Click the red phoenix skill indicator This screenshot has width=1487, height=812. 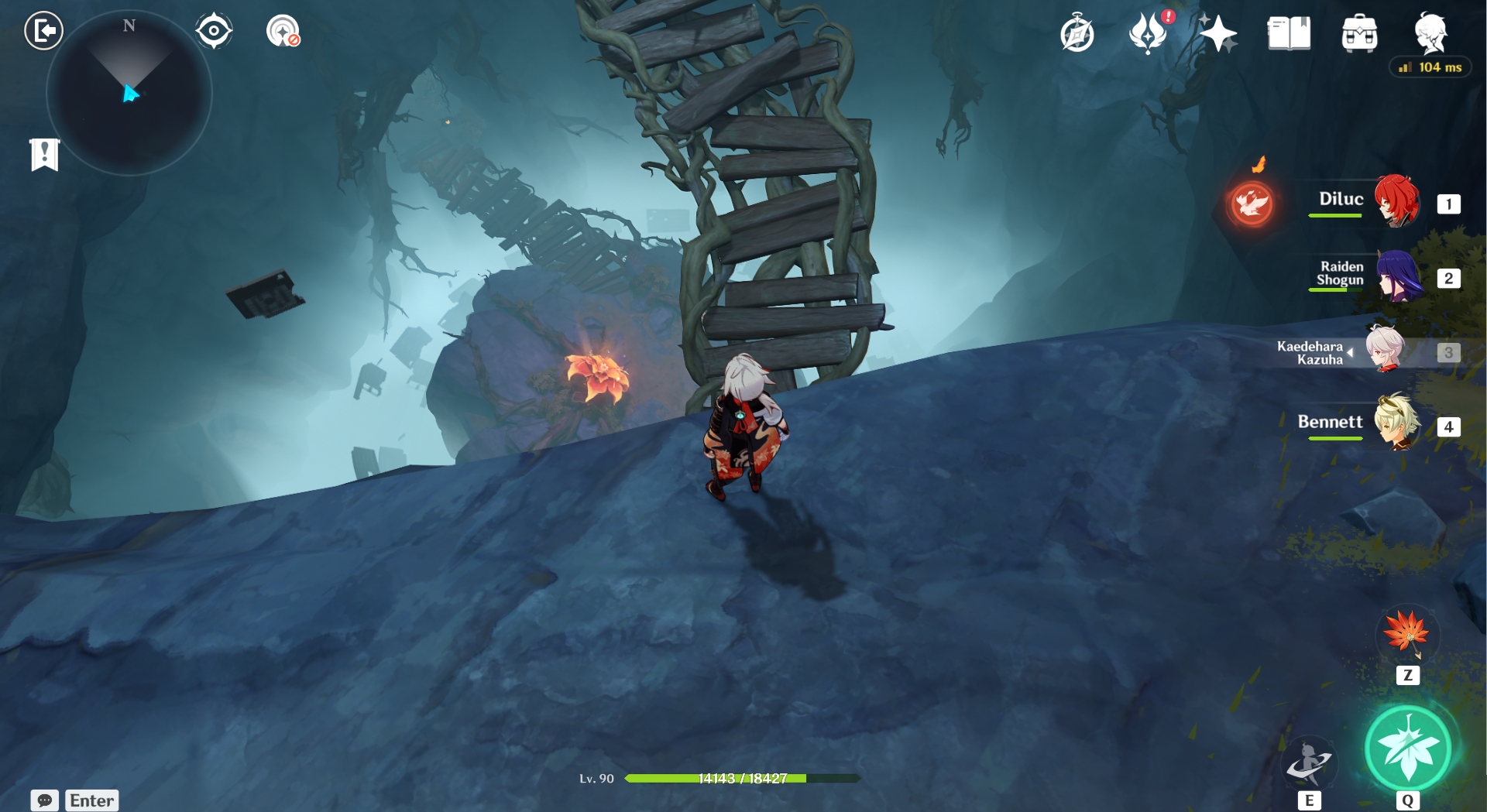coord(1252,204)
